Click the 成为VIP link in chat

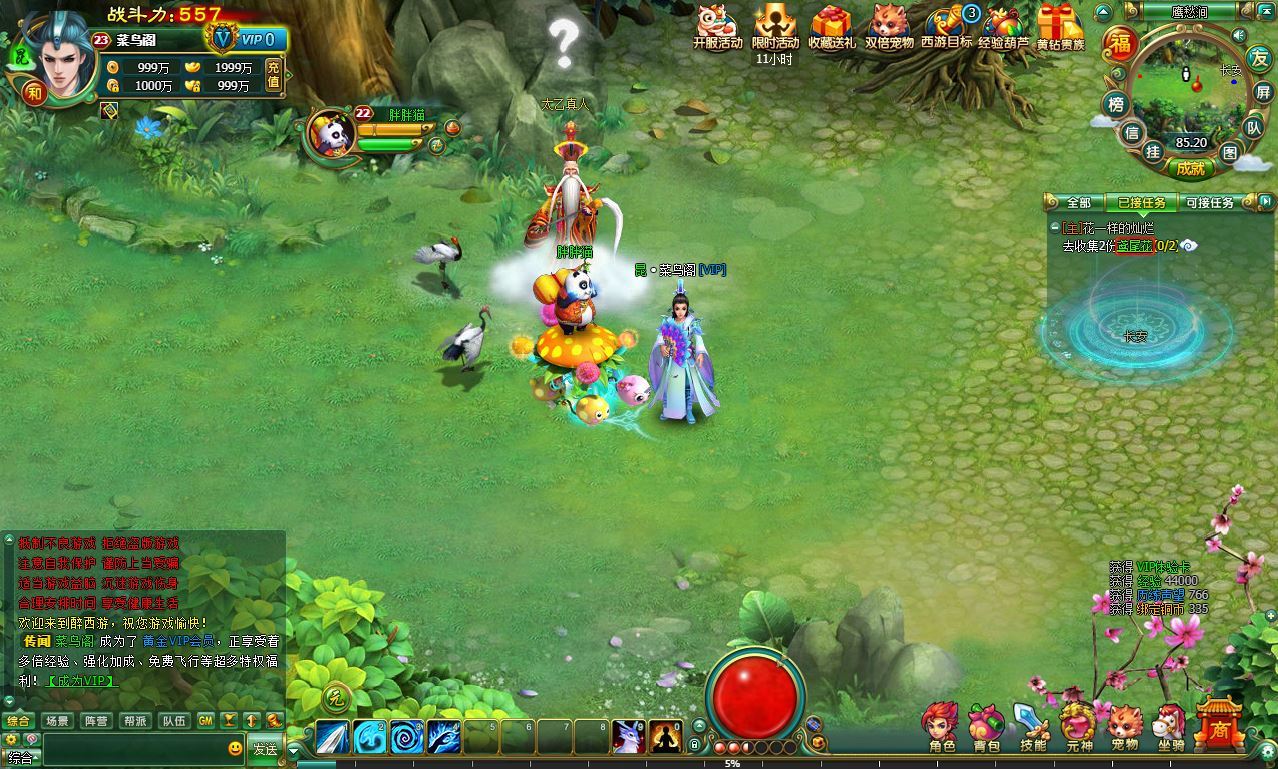(x=82, y=681)
